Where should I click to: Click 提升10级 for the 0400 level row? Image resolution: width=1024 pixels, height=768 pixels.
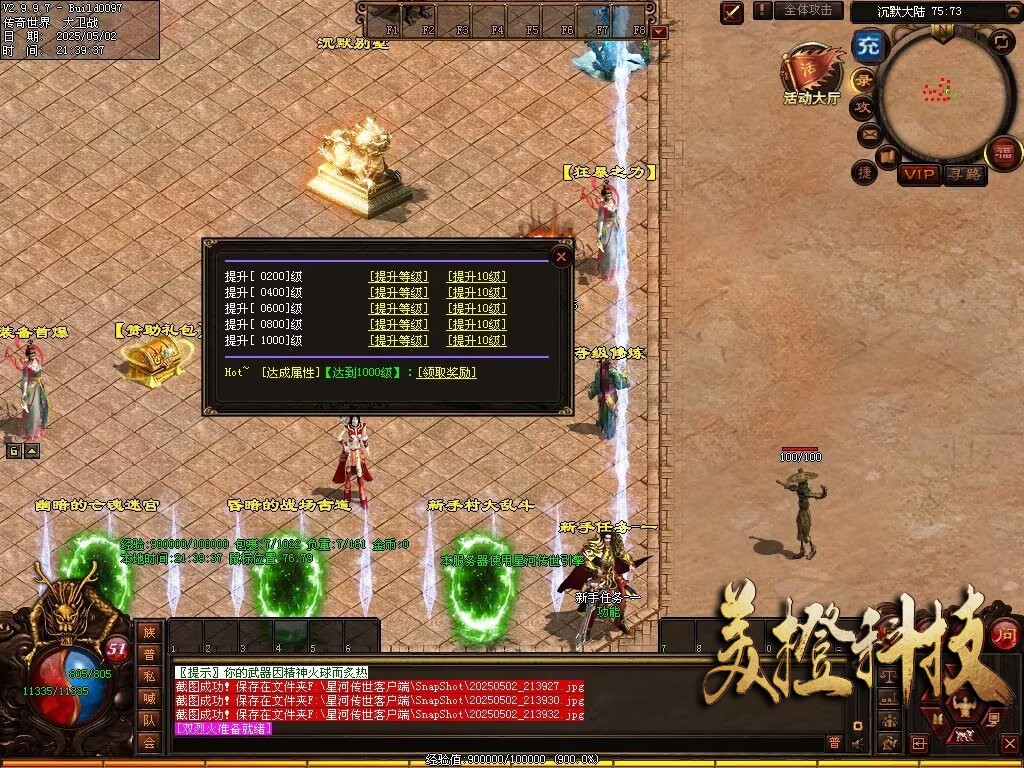point(476,293)
